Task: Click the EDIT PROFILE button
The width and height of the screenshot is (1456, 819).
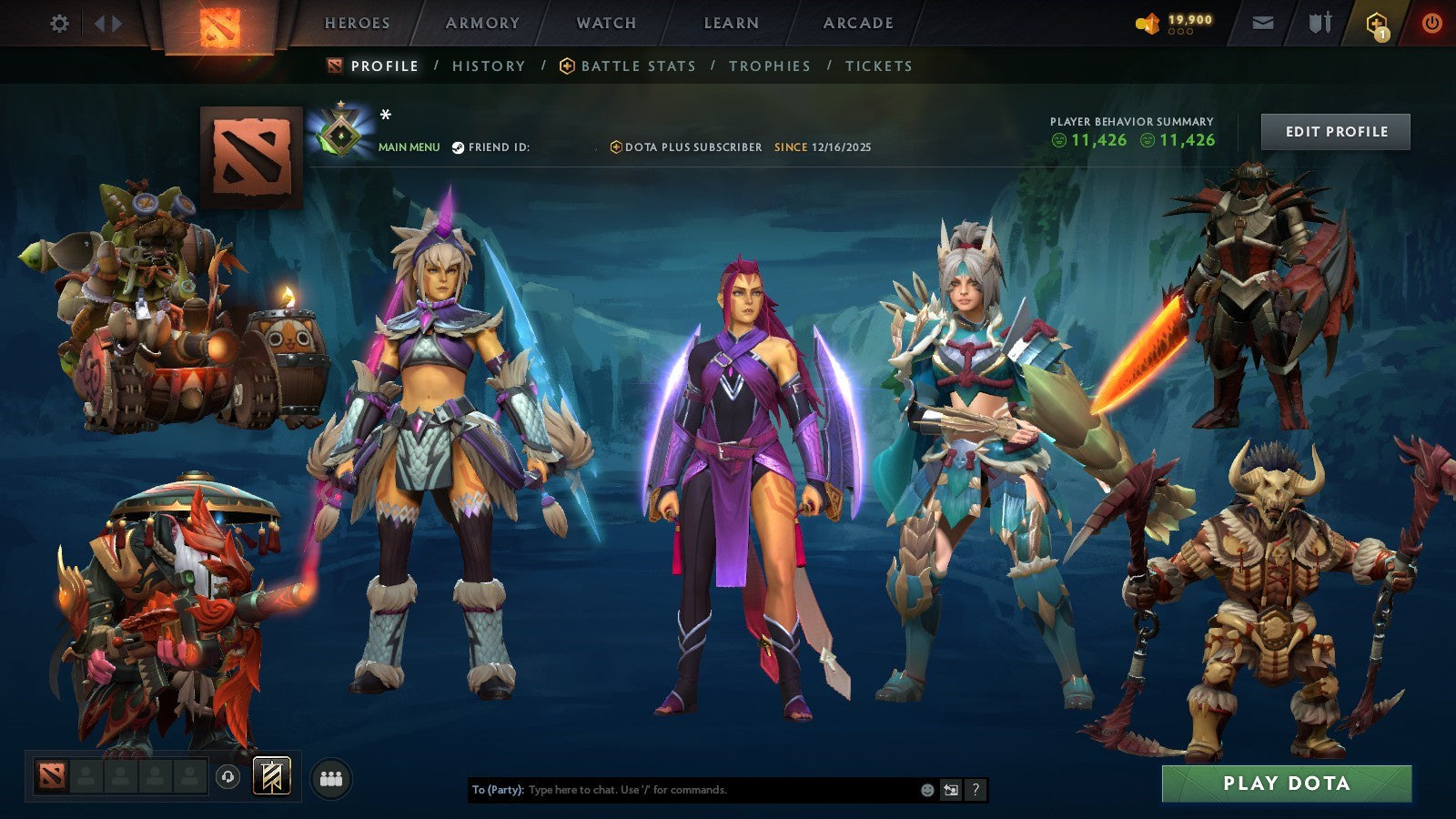Action: pos(1335,131)
